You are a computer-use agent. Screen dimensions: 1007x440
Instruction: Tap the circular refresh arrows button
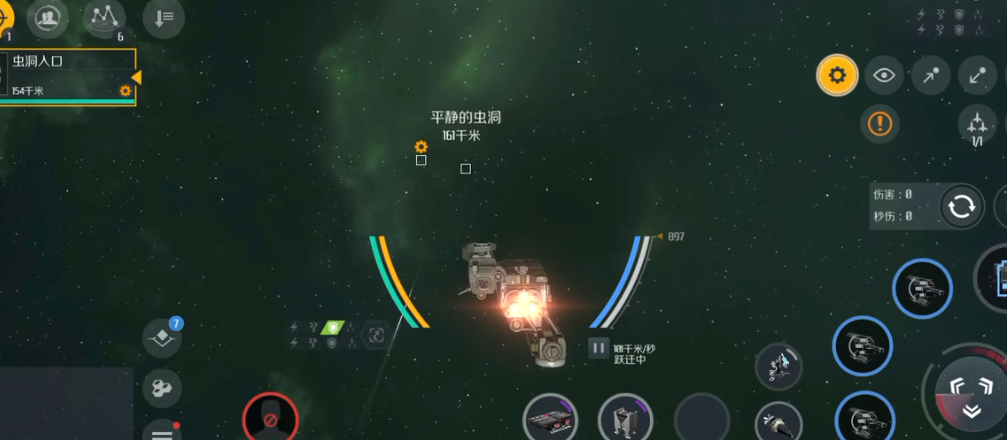[961, 207]
